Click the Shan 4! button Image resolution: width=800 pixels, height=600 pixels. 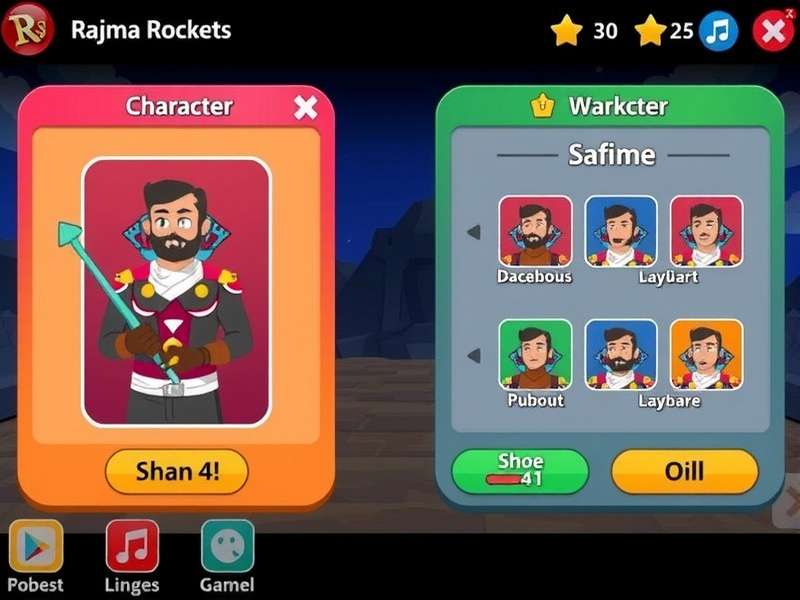177,472
